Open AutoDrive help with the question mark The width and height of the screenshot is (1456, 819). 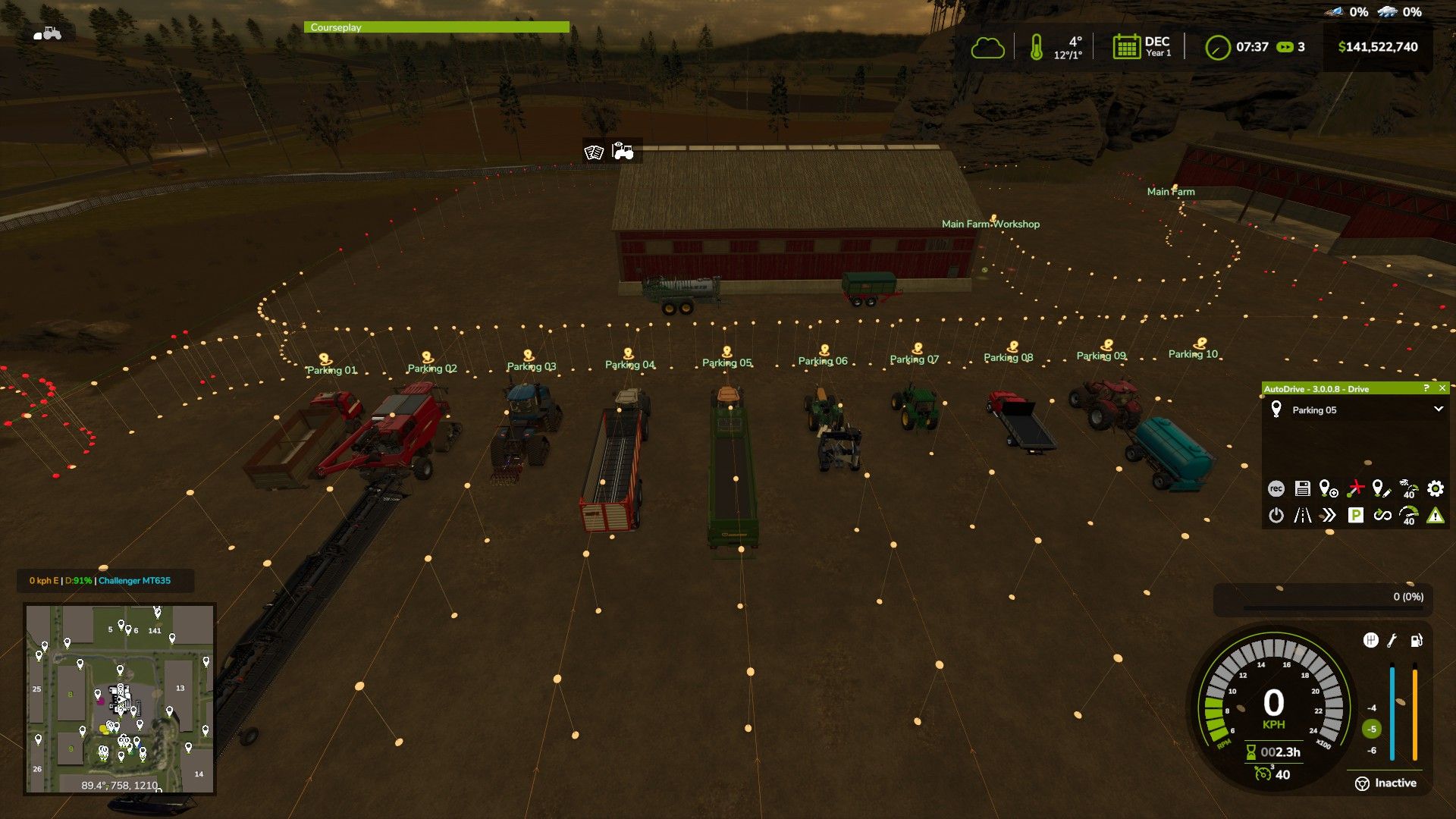1426,388
